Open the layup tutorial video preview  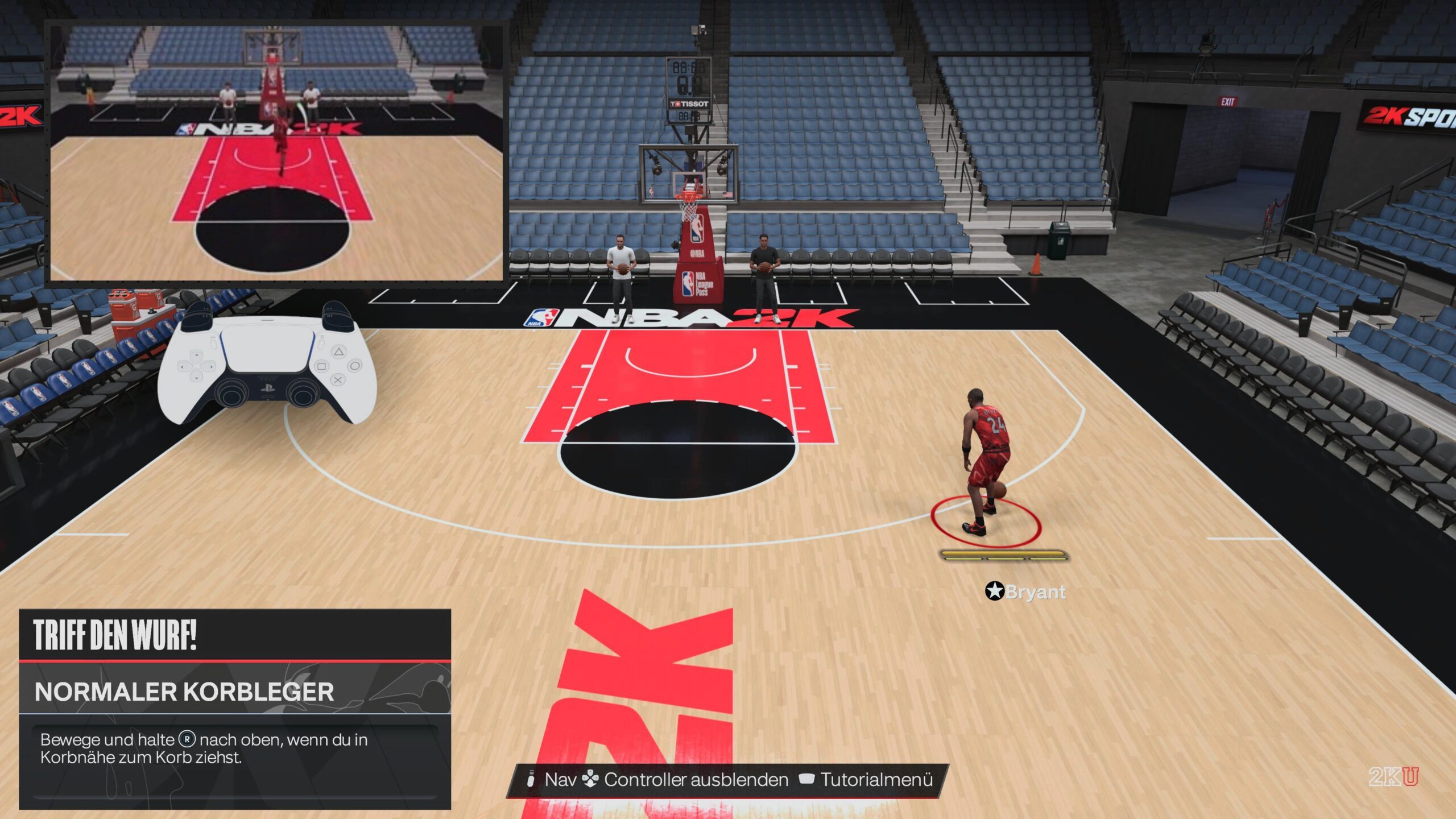coord(276,152)
